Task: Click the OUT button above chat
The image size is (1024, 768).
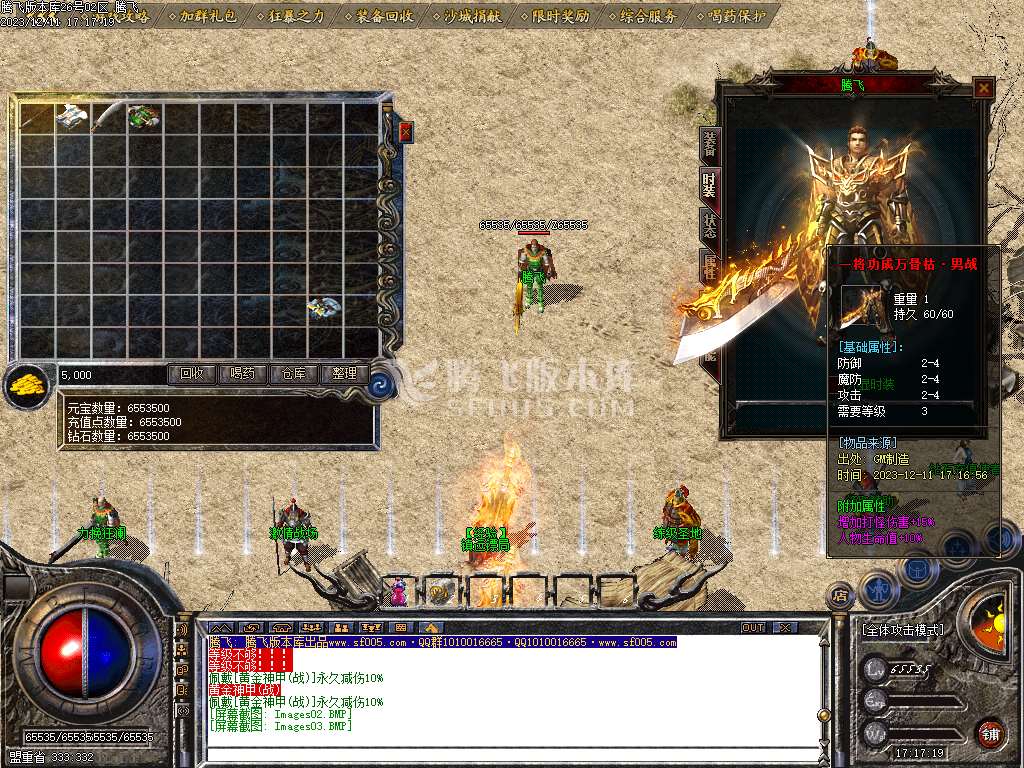Action: [x=752, y=627]
